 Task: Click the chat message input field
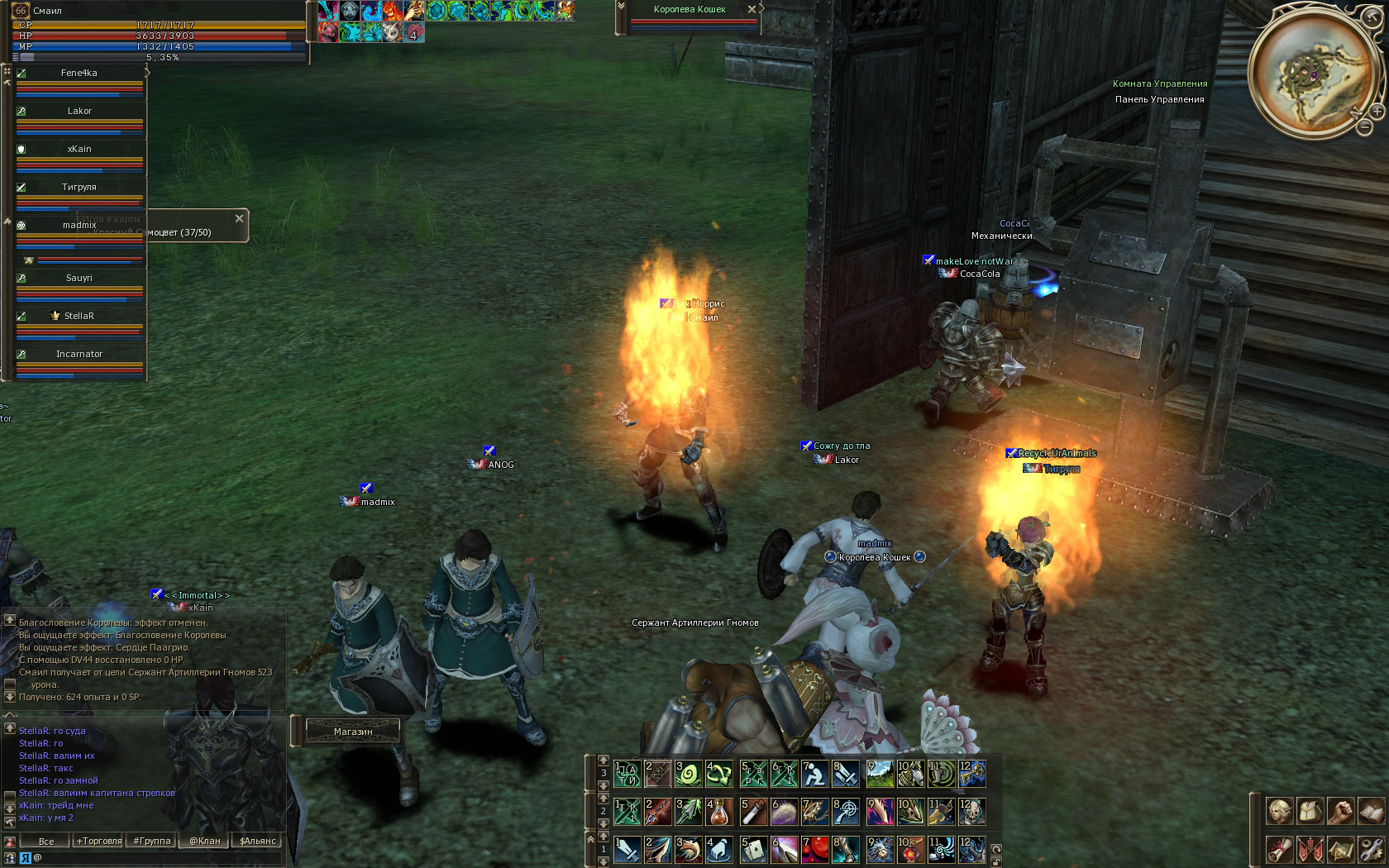coord(157,858)
